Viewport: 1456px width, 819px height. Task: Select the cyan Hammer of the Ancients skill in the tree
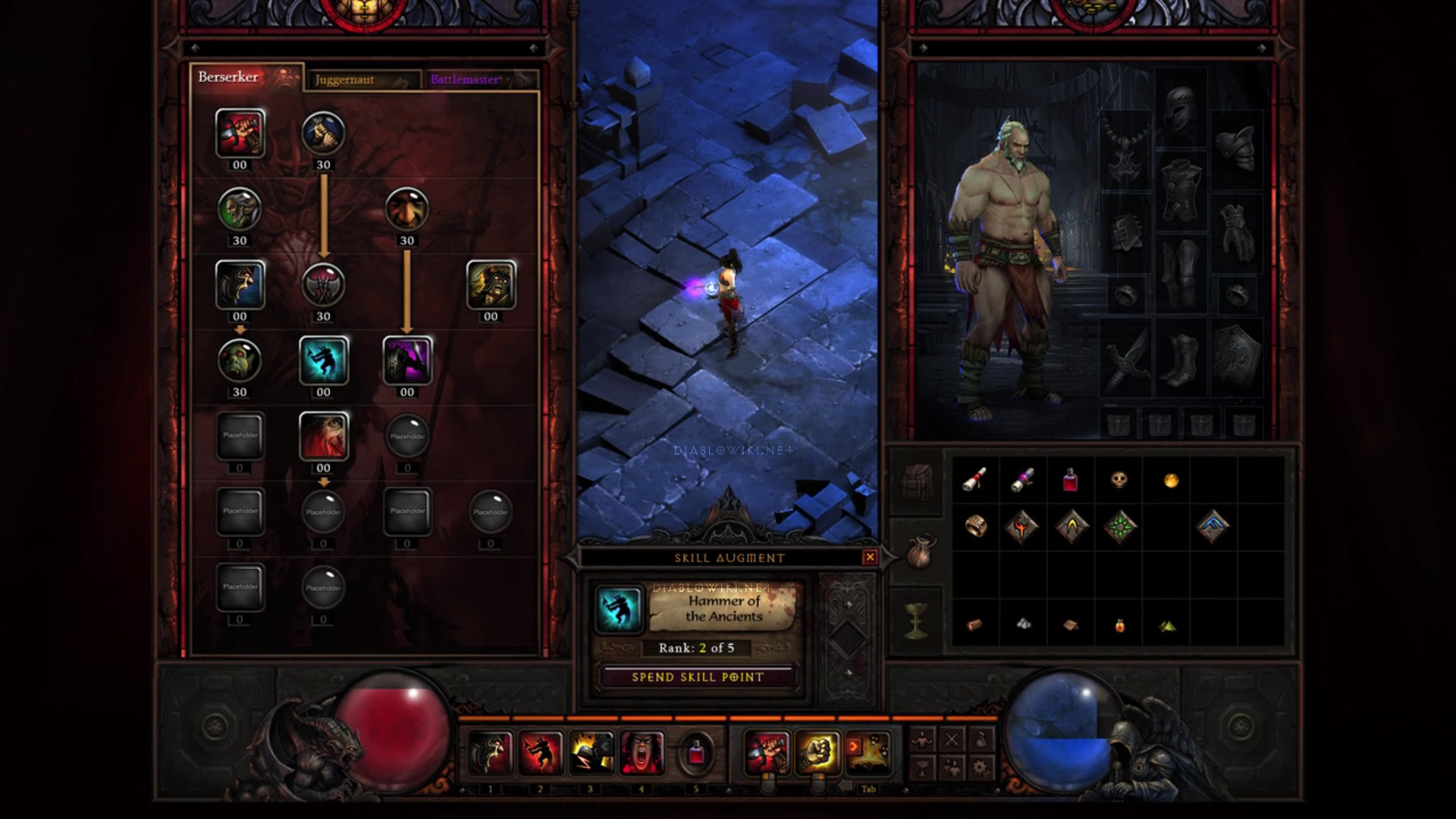click(x=324, y=360)
